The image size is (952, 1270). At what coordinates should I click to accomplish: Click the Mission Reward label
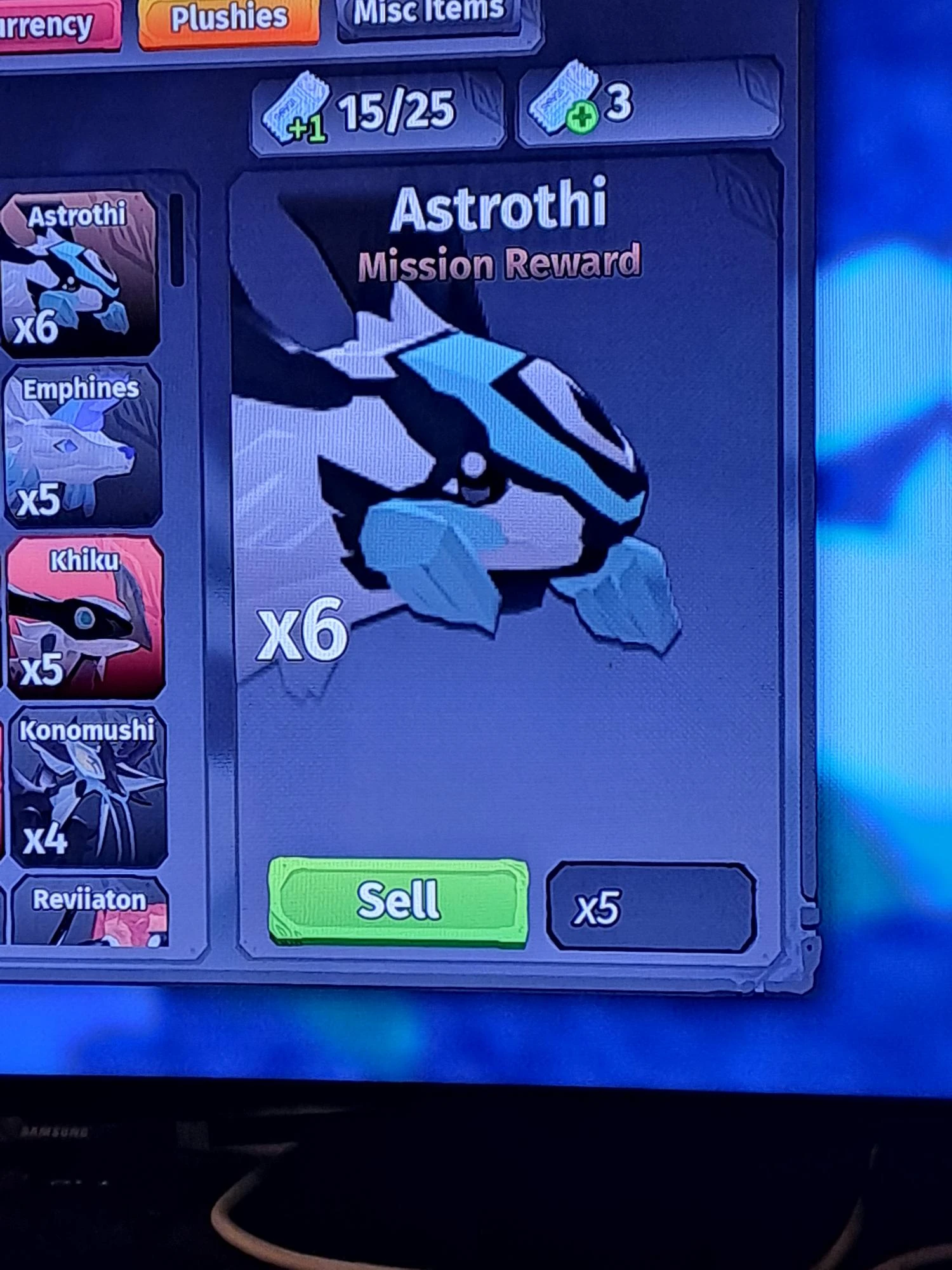(501, 264)
